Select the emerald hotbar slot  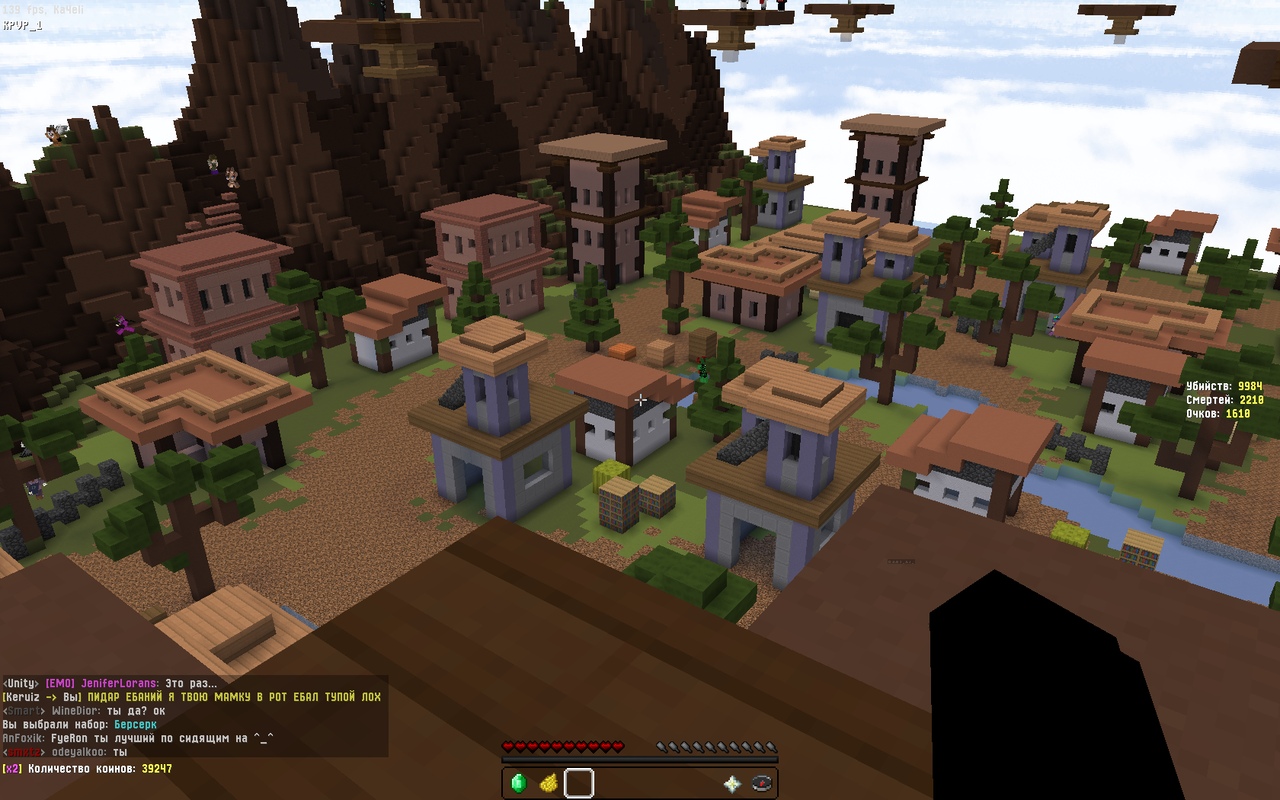coord(518,783)
